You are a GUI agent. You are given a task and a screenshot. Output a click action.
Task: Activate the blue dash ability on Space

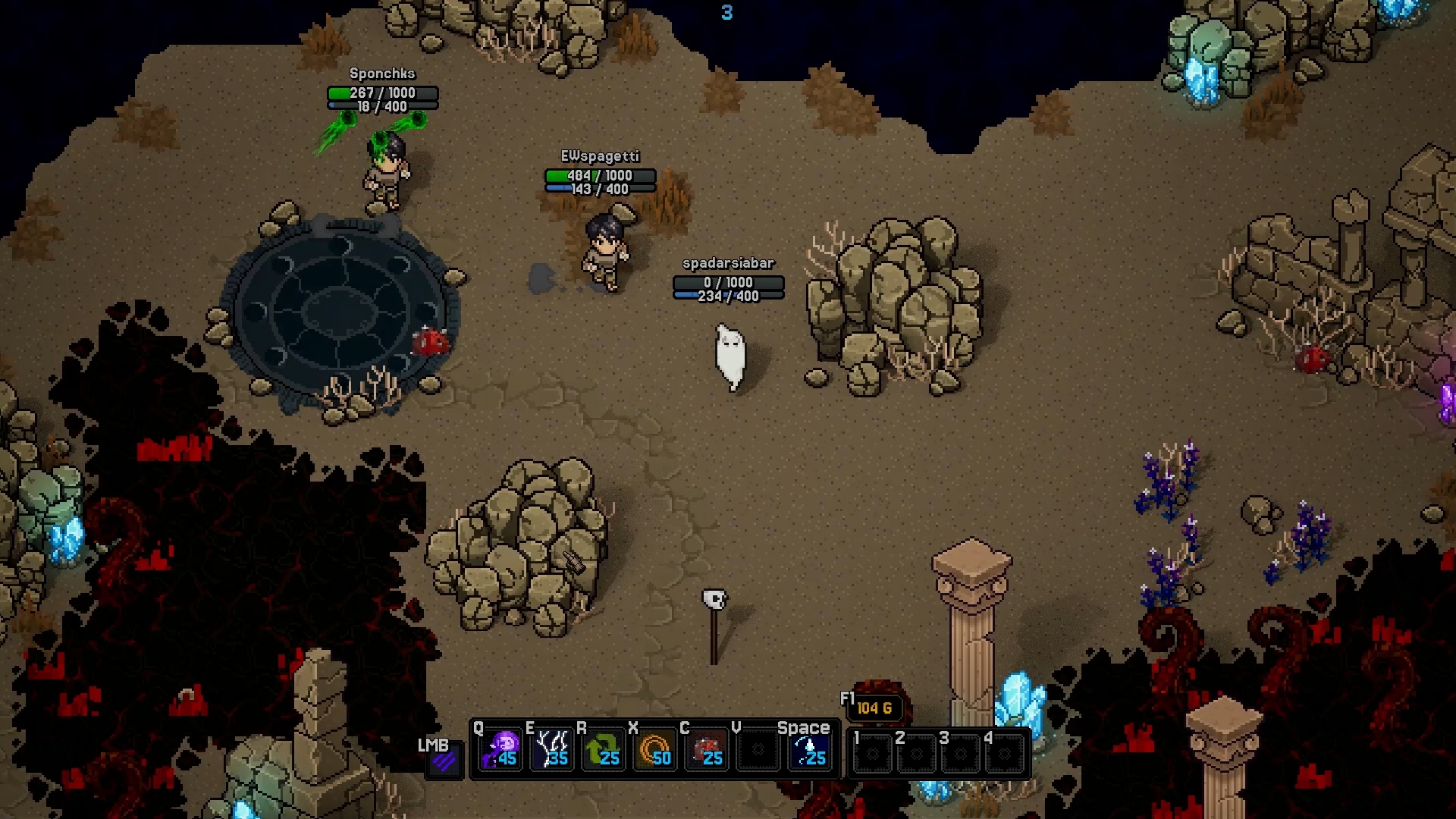coord(809,749)
